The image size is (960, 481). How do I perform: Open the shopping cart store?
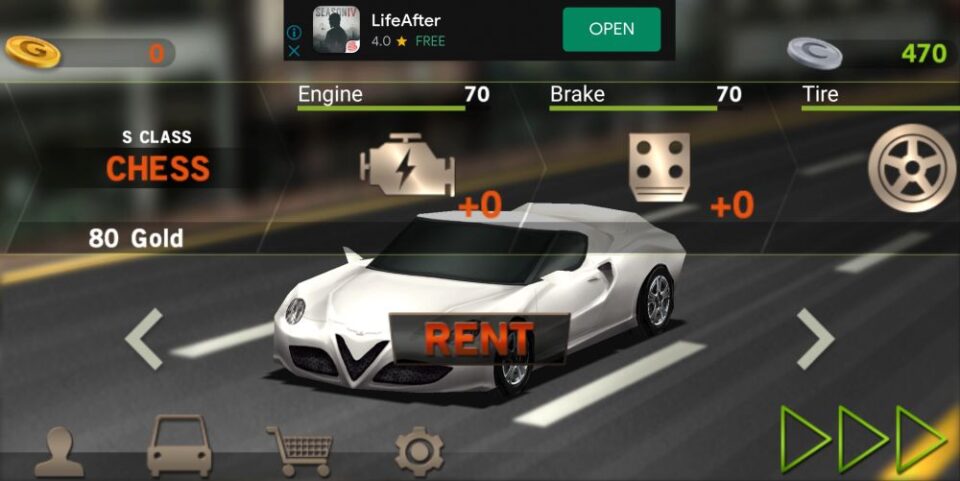(298, 451)
